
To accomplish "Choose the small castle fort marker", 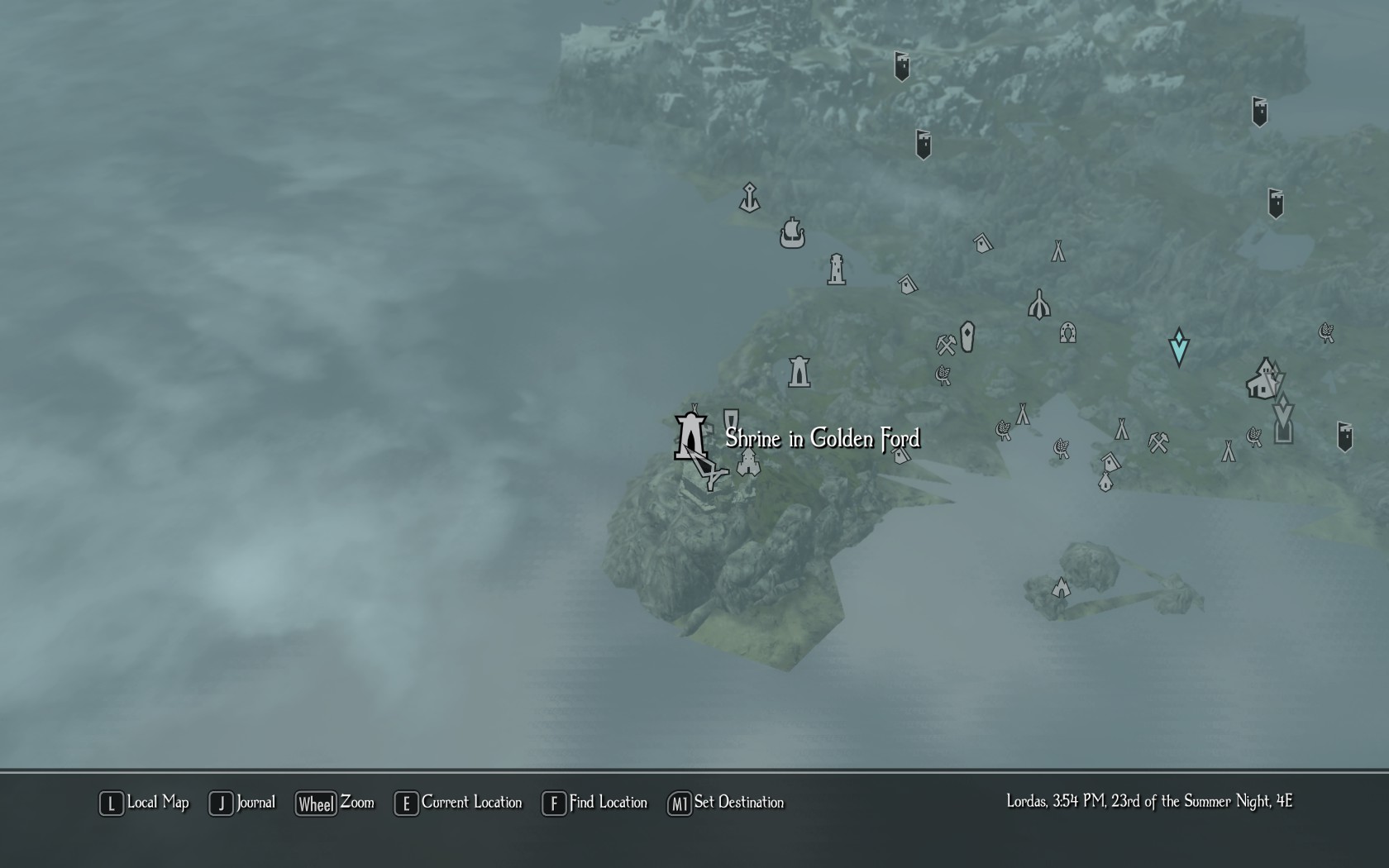I will [x=748, y=463].
